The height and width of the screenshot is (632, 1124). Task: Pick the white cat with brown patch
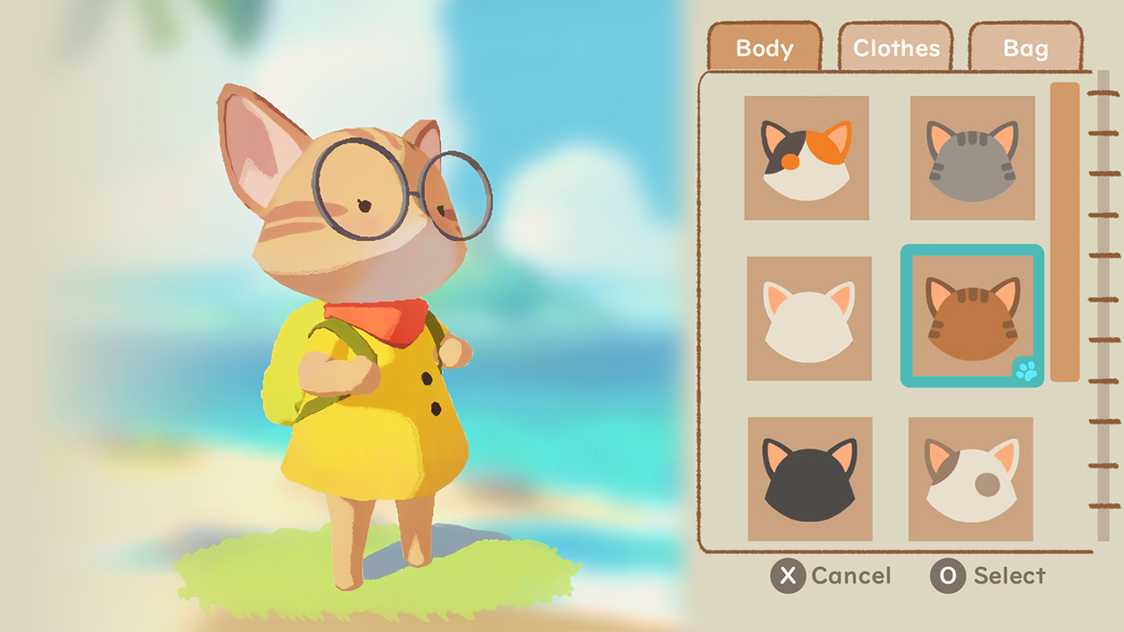tap(970, 479)
